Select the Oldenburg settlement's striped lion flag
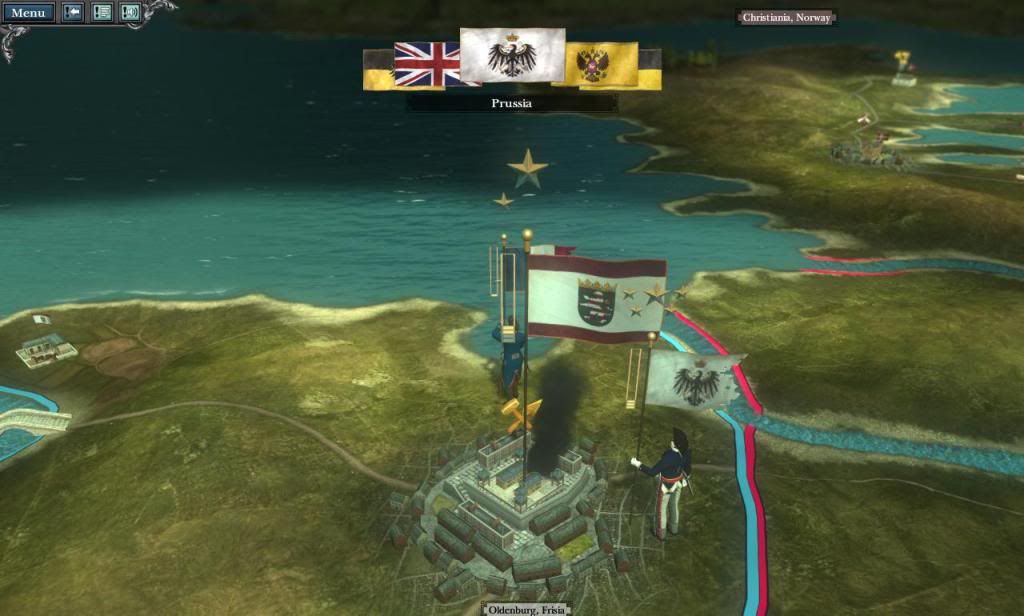Image resolution: width=1024 pixels, height=616 pixels. coord(596,298)
